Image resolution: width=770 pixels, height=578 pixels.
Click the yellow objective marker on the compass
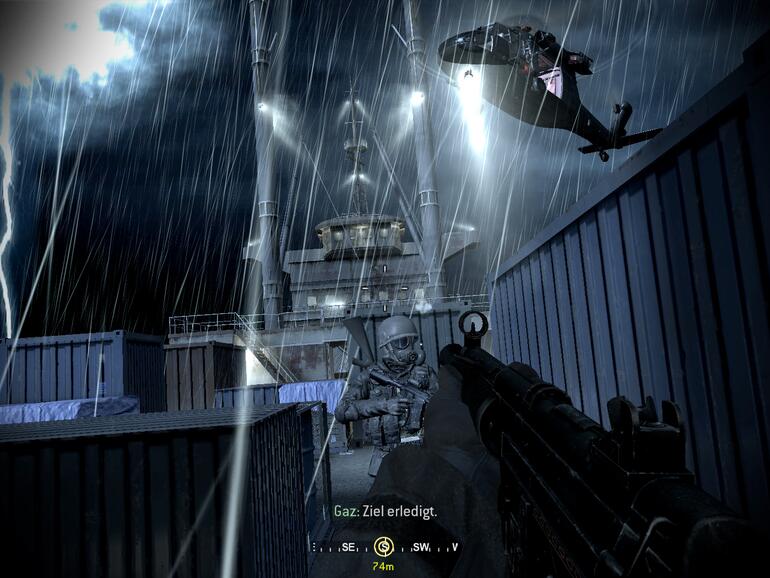pyautogui.click(x=383, y=546)
